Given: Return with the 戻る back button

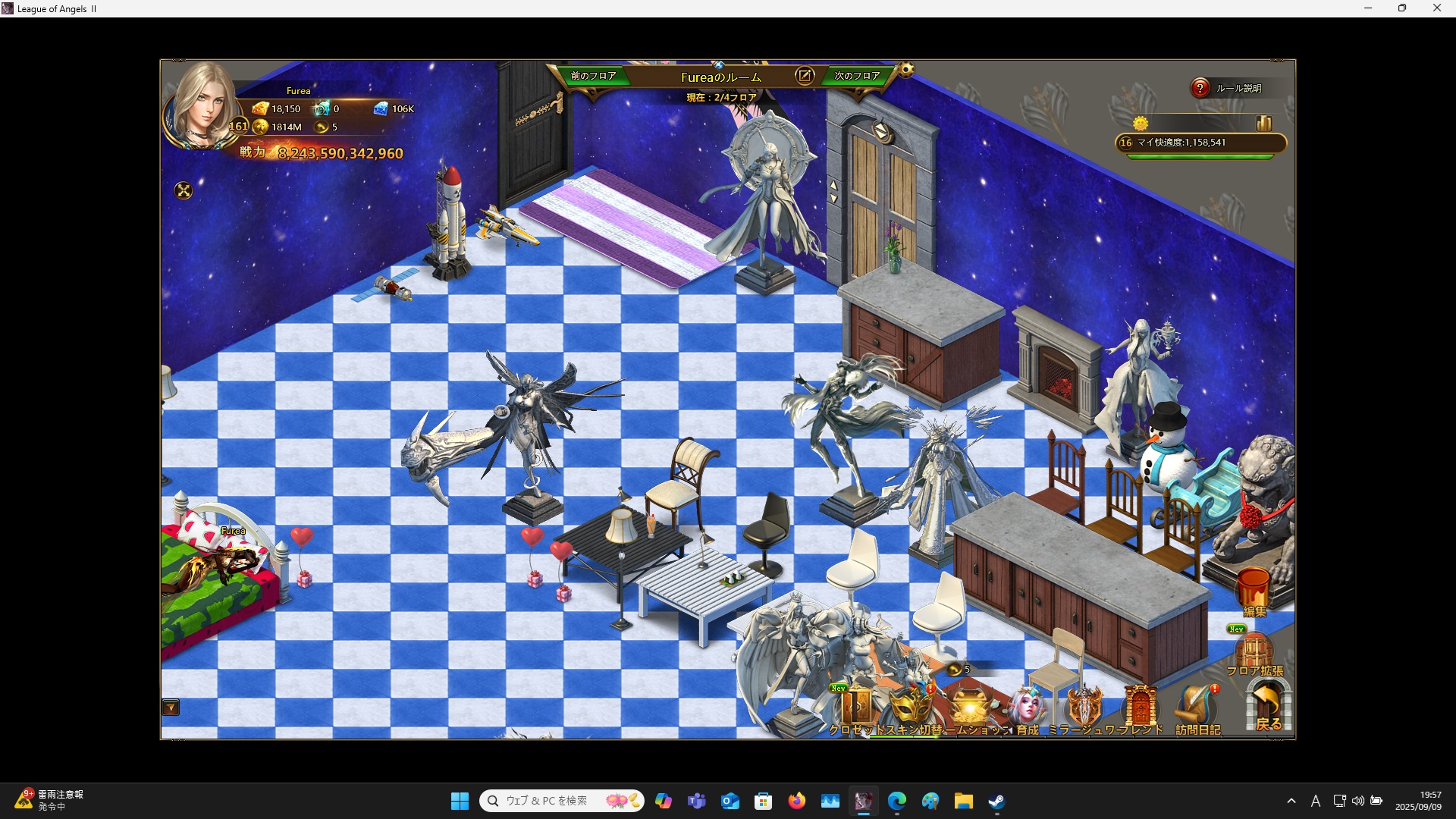Looking at the screenshot, I should (x=1268, y=707).
